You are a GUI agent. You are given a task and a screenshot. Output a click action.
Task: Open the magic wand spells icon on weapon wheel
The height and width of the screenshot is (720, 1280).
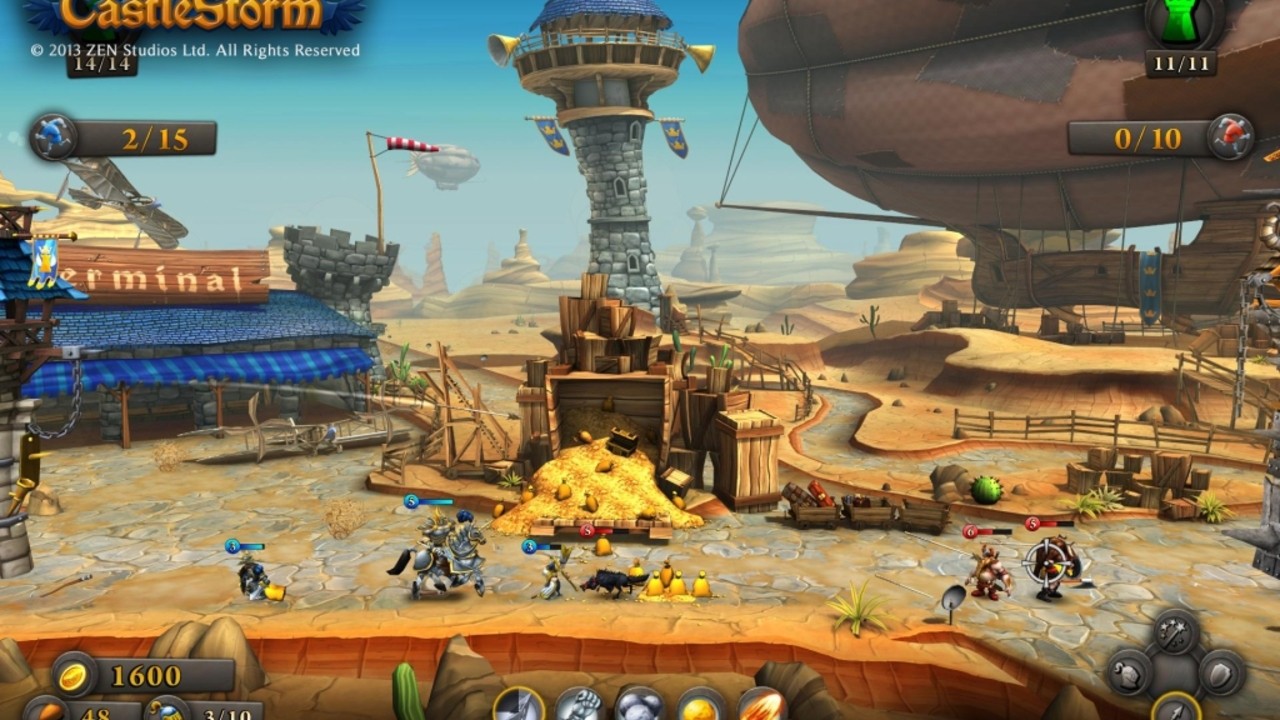tap(1172, 632)
